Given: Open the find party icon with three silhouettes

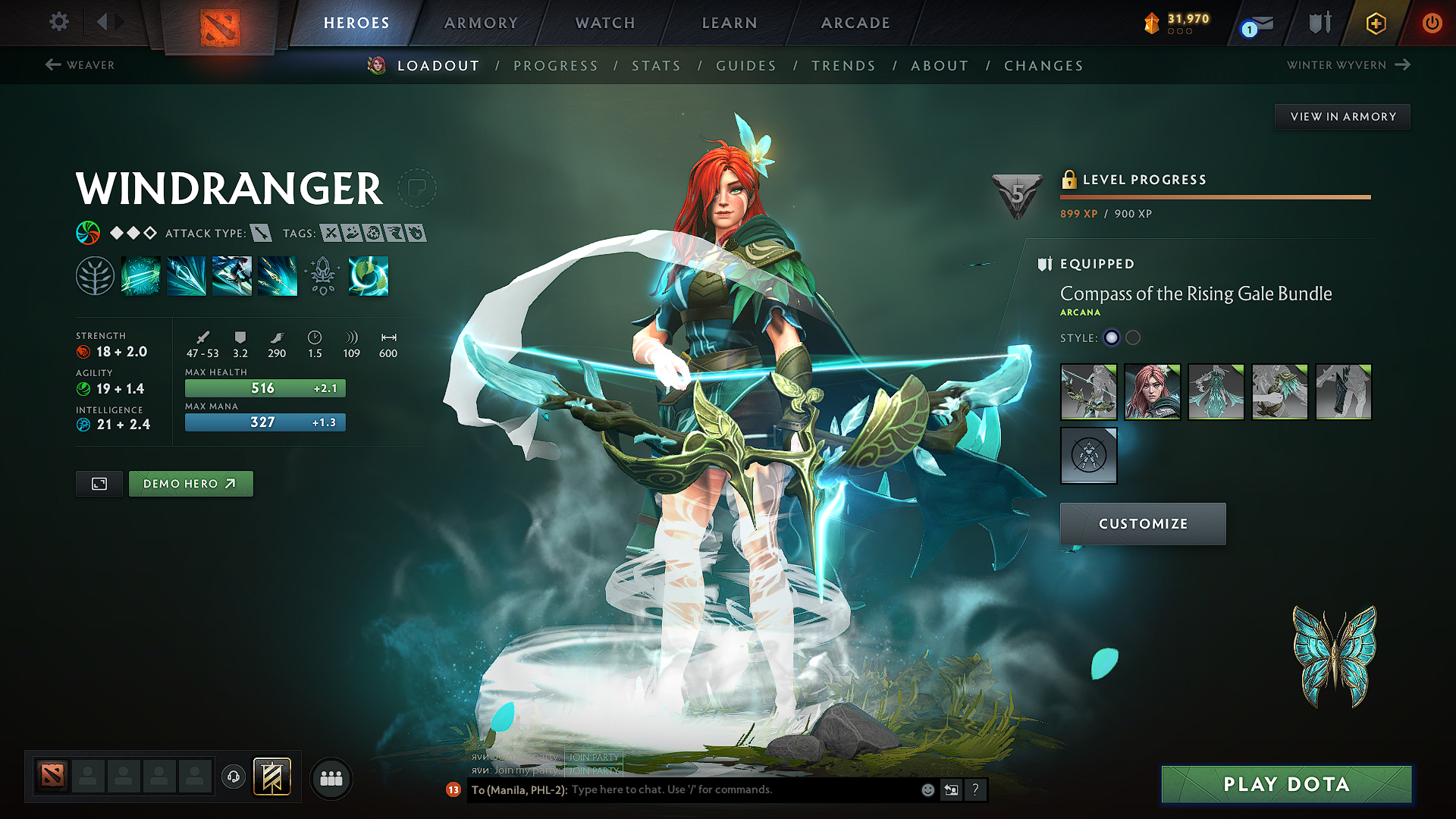Looking at the screenshot, I should [331, 778].
